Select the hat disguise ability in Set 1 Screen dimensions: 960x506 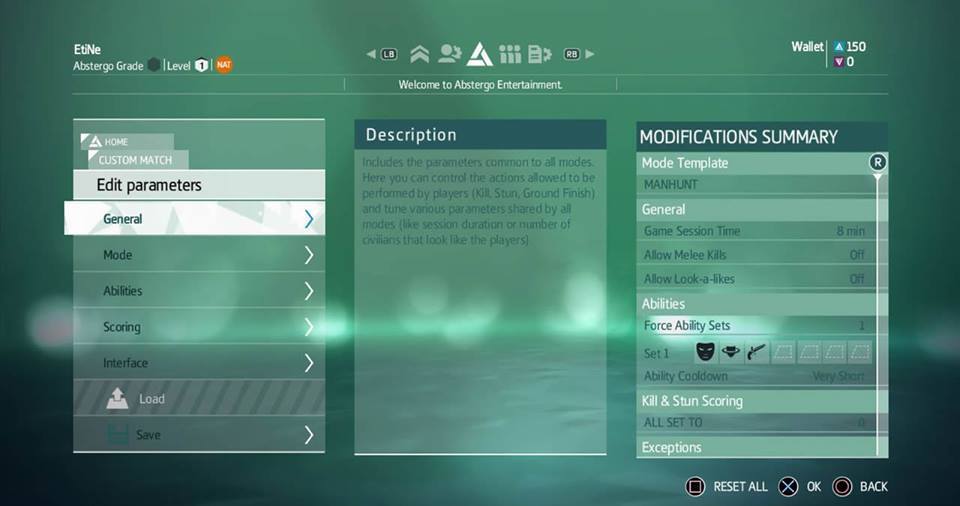pos(732,352)
